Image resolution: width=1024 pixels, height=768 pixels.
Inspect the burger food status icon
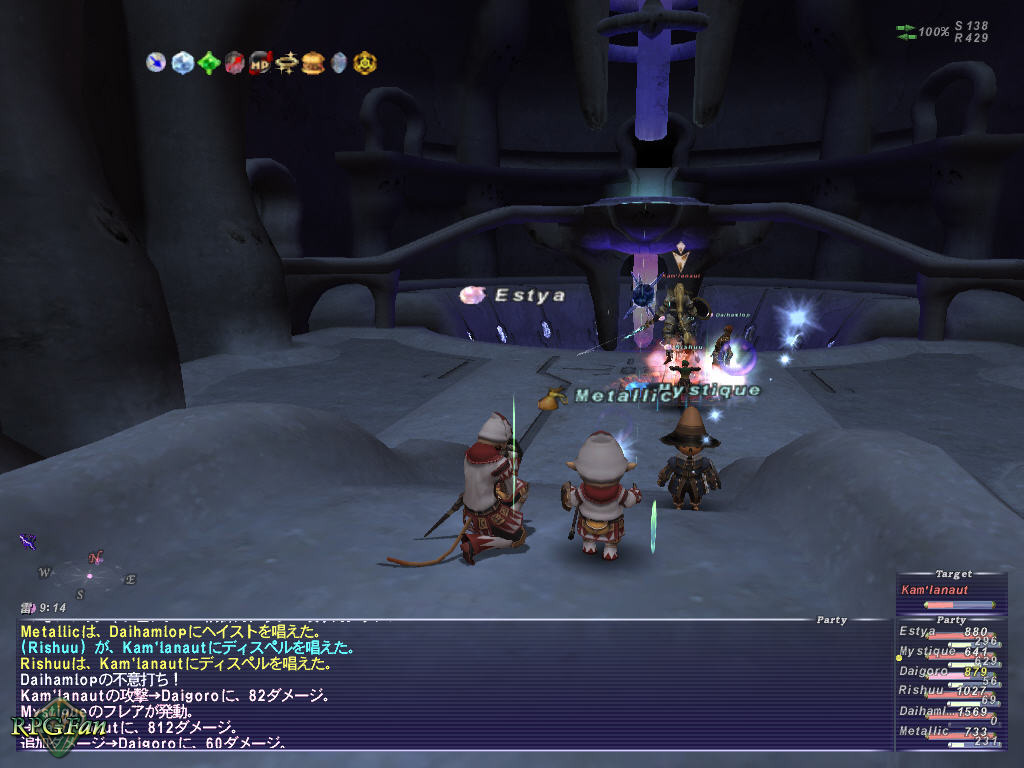pos(313,62)
